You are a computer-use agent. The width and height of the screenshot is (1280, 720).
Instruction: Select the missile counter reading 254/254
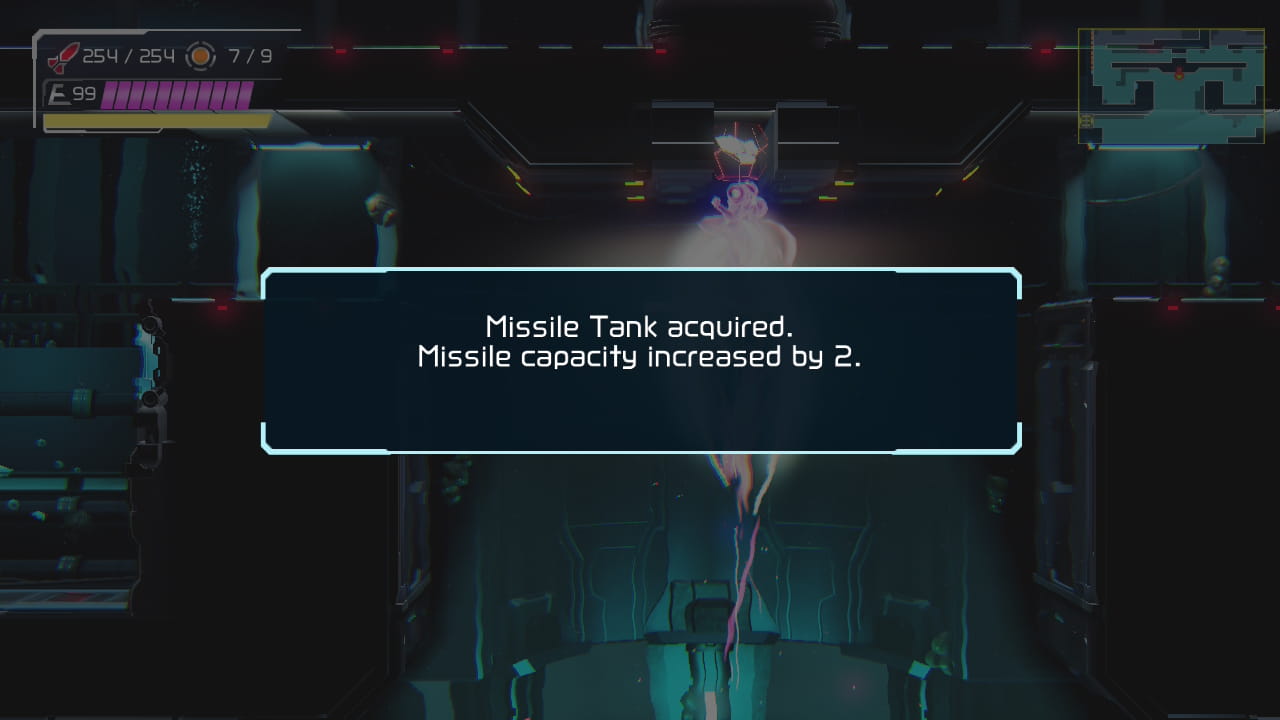pos(128,56)
